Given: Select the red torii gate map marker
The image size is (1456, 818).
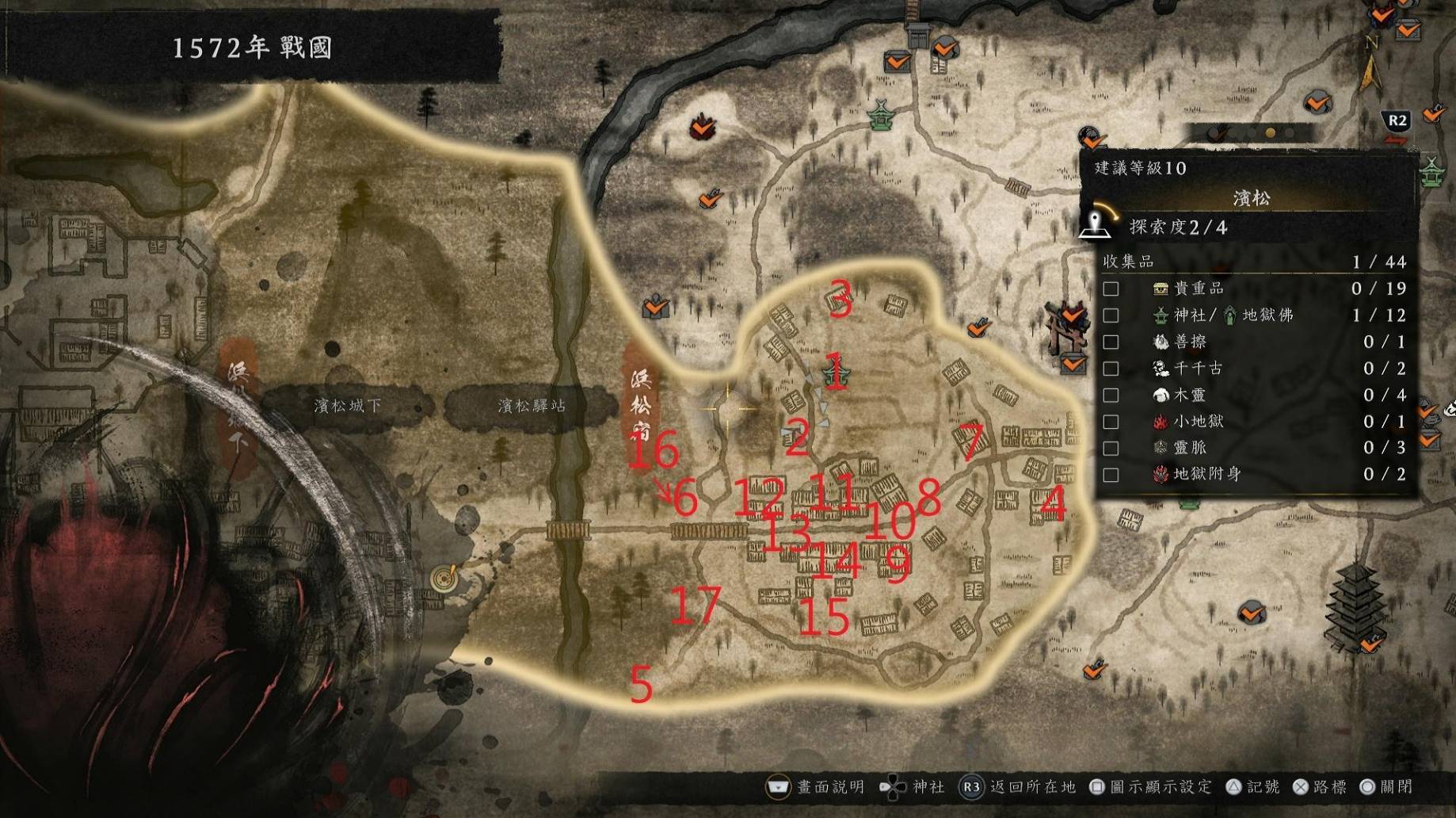Looking at the screenshot, I should [x=1060, y=327].
